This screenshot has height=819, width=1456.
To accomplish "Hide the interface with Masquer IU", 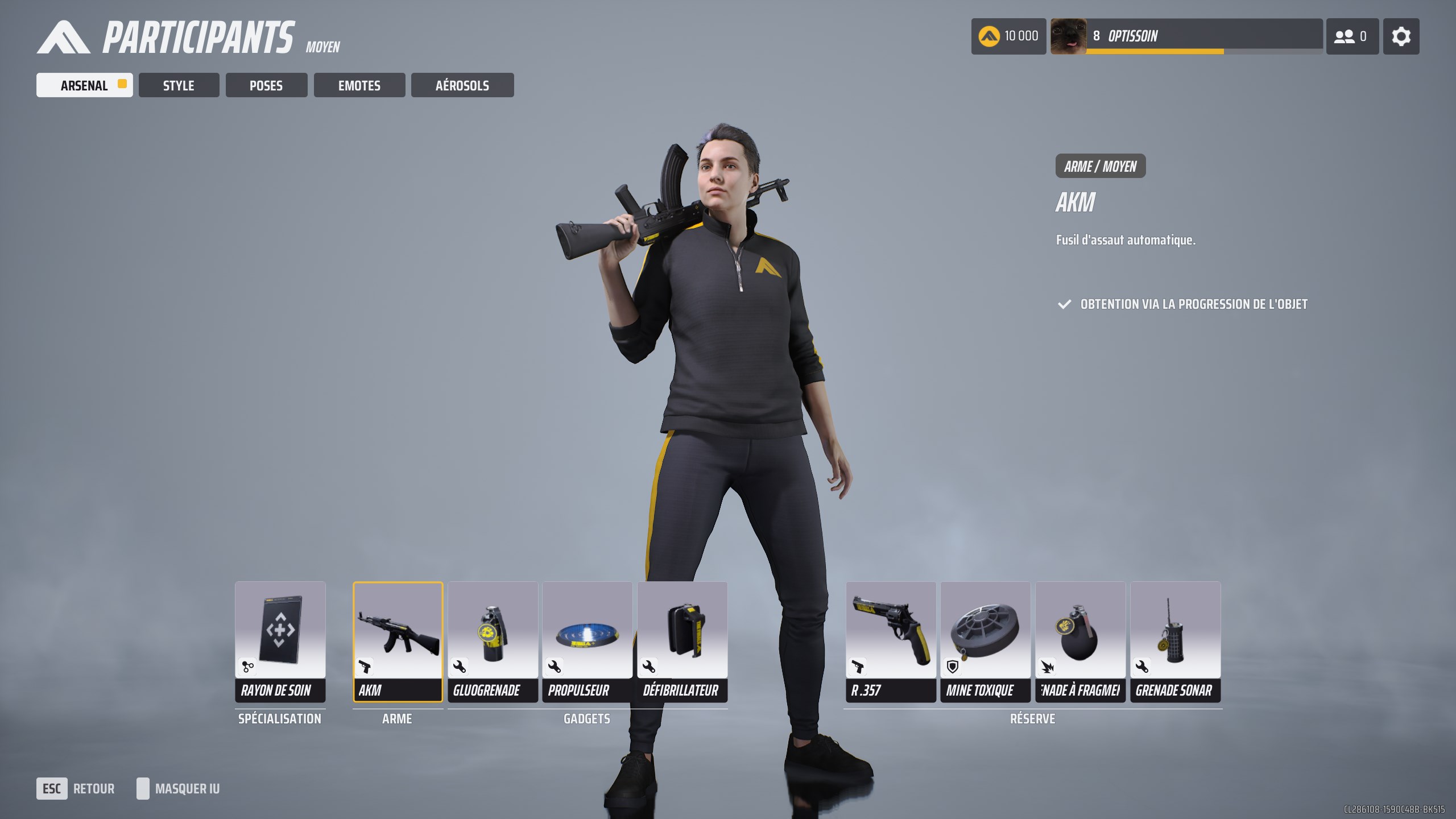I will [x=179, y=789].
